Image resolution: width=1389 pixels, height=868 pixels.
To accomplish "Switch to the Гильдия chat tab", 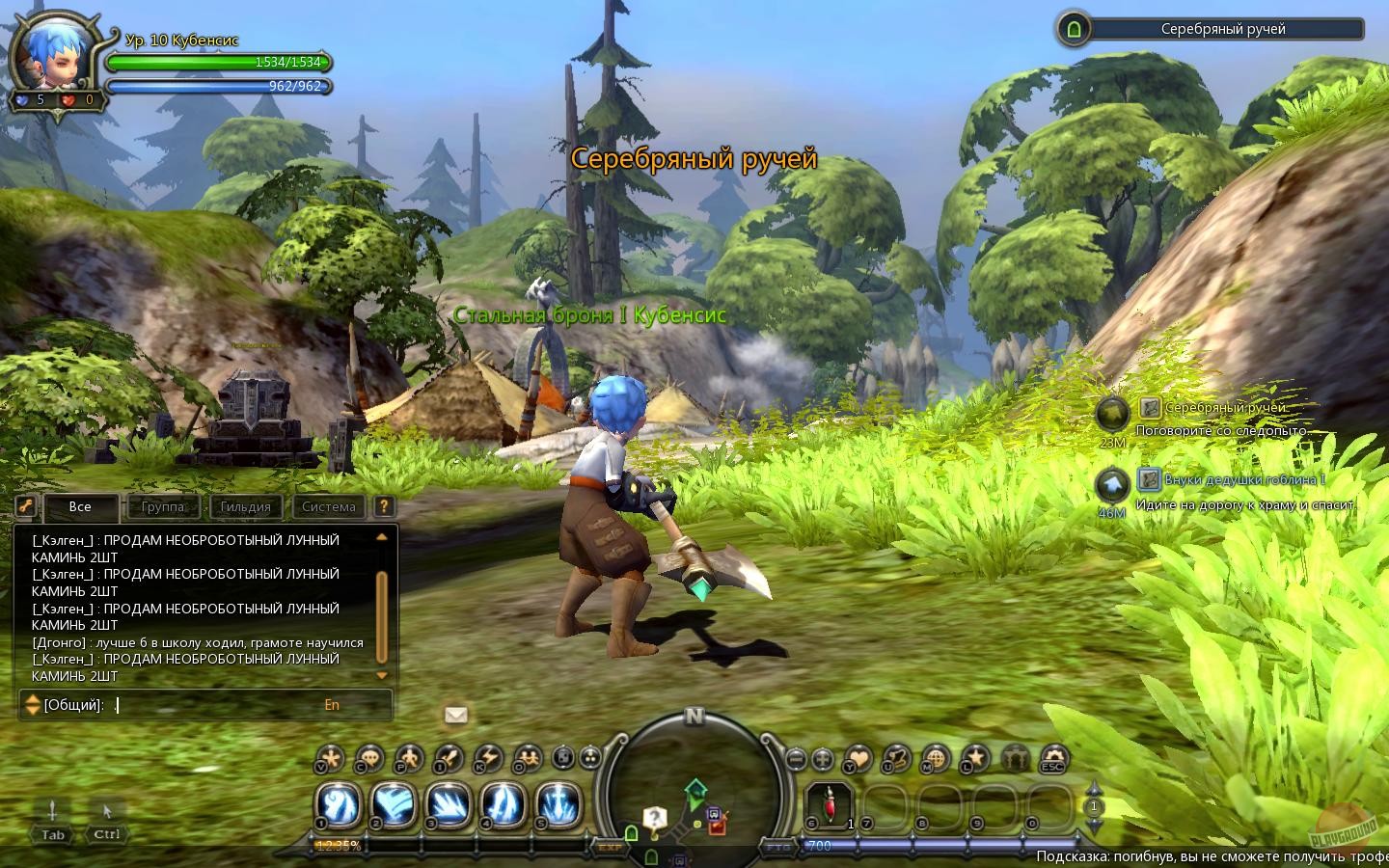I will (x=246, y=506).
